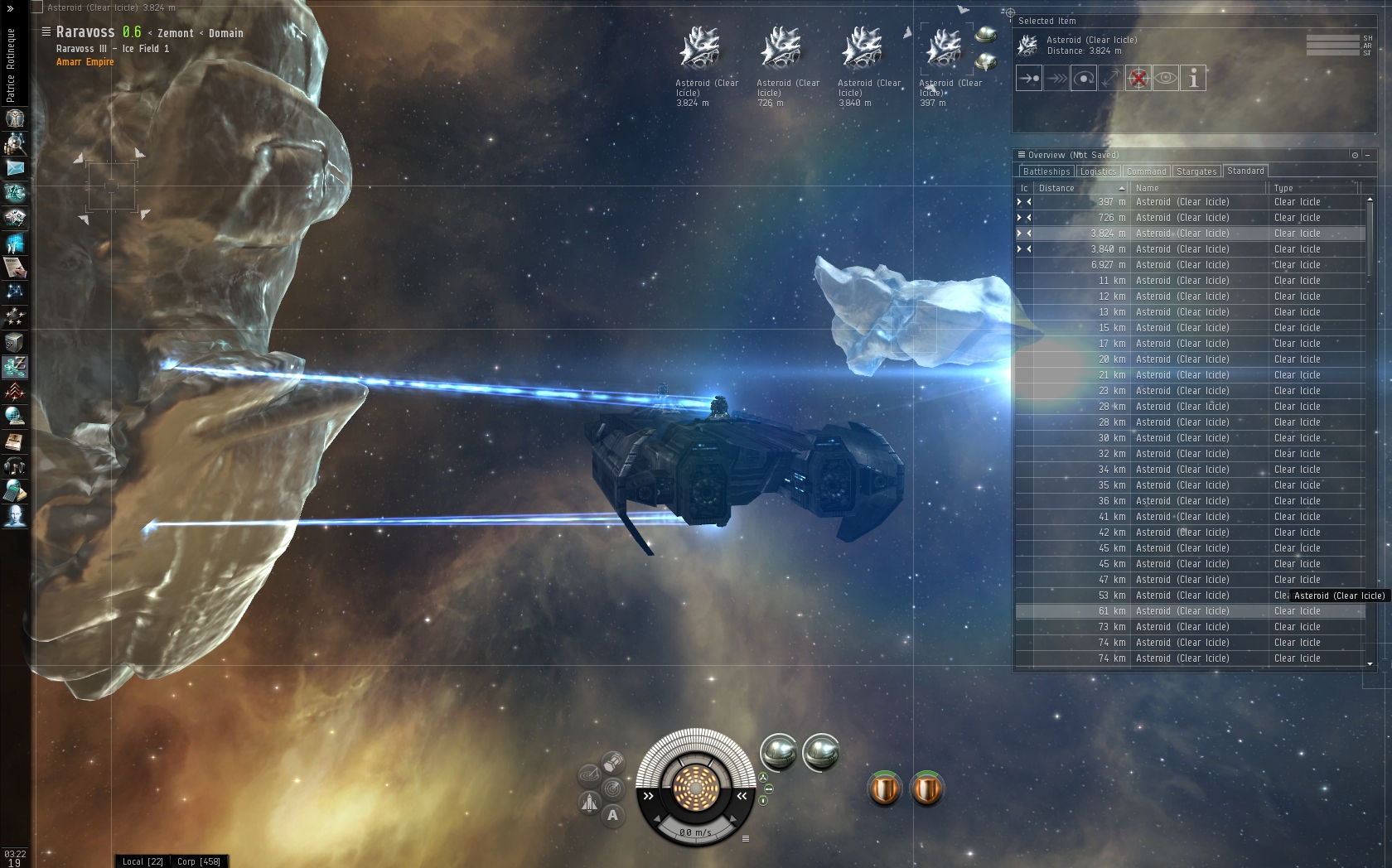Toggle the autopilot A button near the HUD
The width and height of the screenshot is (1392, 868).
(x=612, y=815)
